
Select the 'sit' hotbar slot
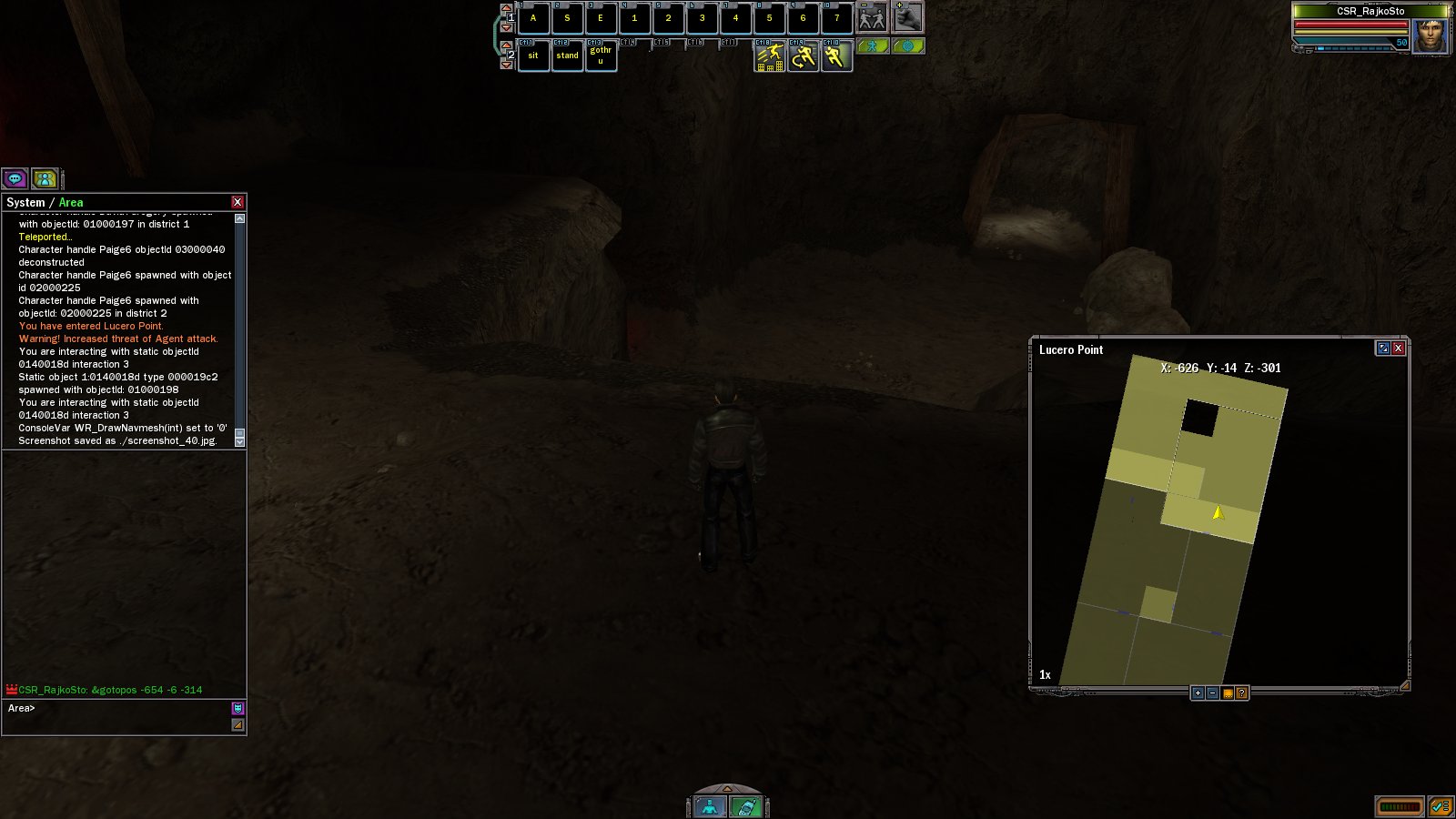[x=533, y=56]
